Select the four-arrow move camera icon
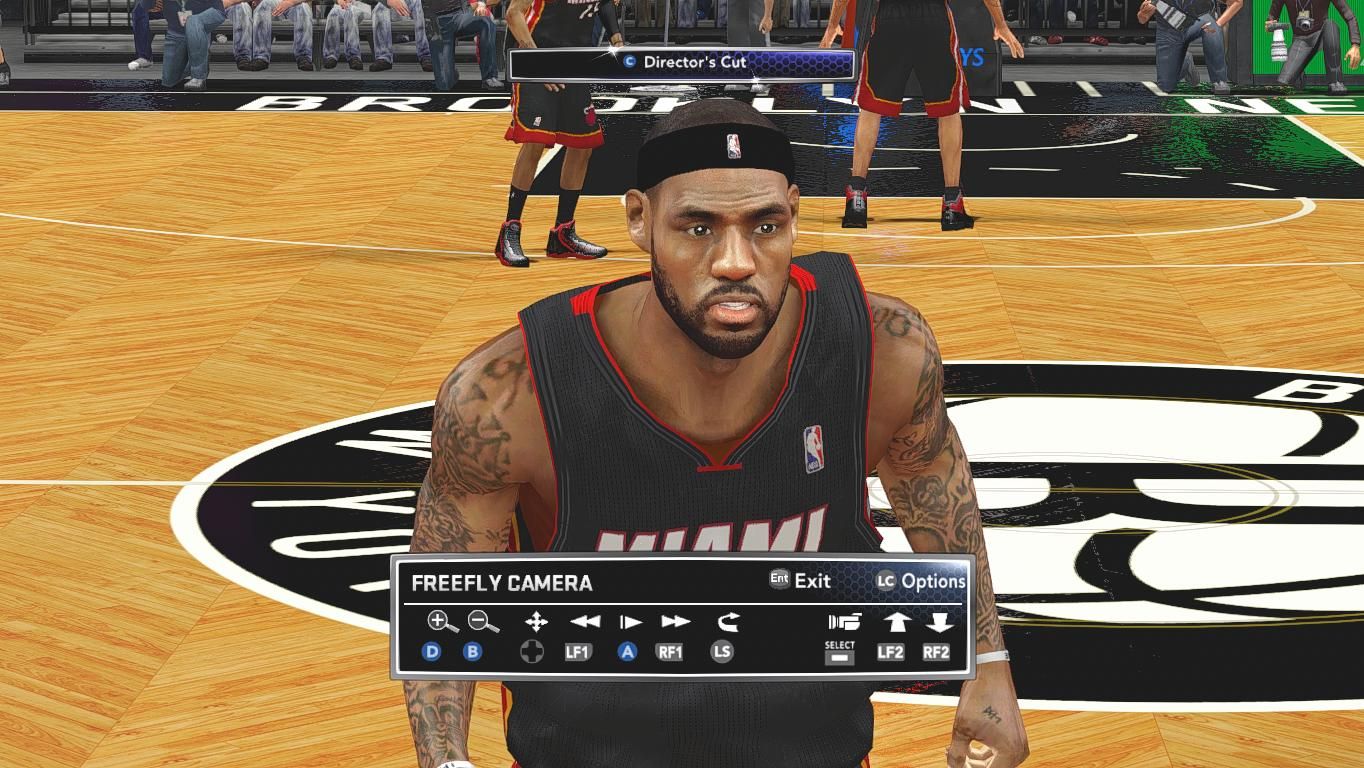1364x768 pixels. [536, 622]
